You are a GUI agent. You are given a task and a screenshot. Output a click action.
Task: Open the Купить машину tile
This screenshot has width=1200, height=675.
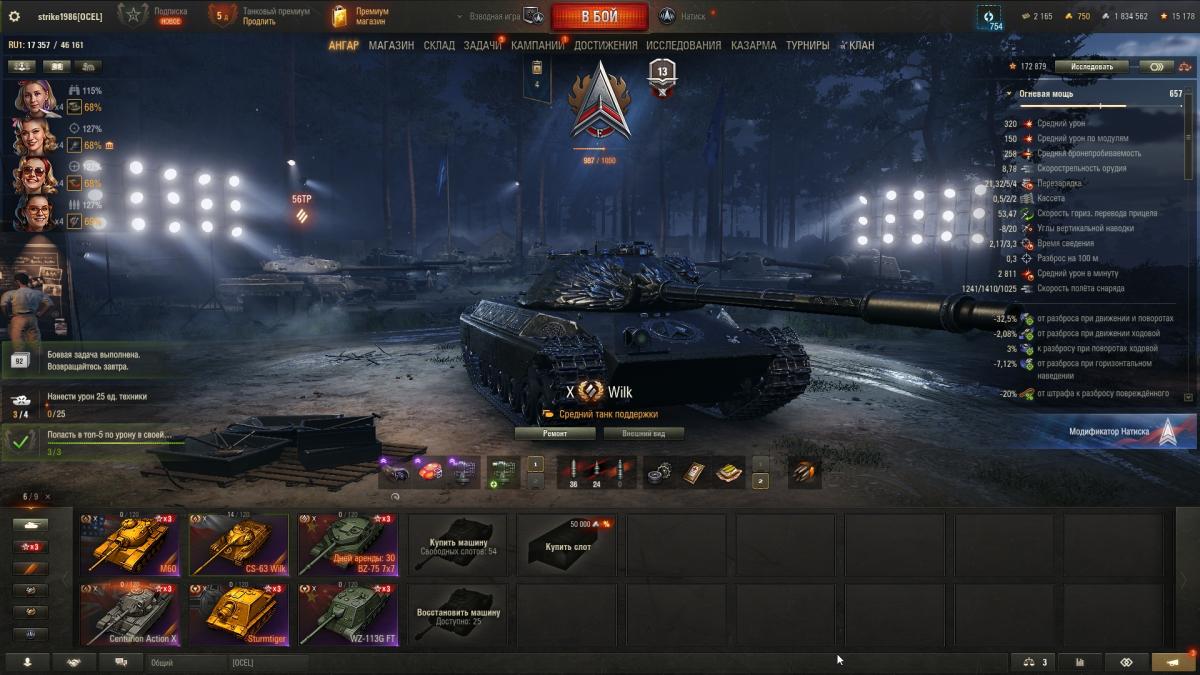tap(457, 545)
